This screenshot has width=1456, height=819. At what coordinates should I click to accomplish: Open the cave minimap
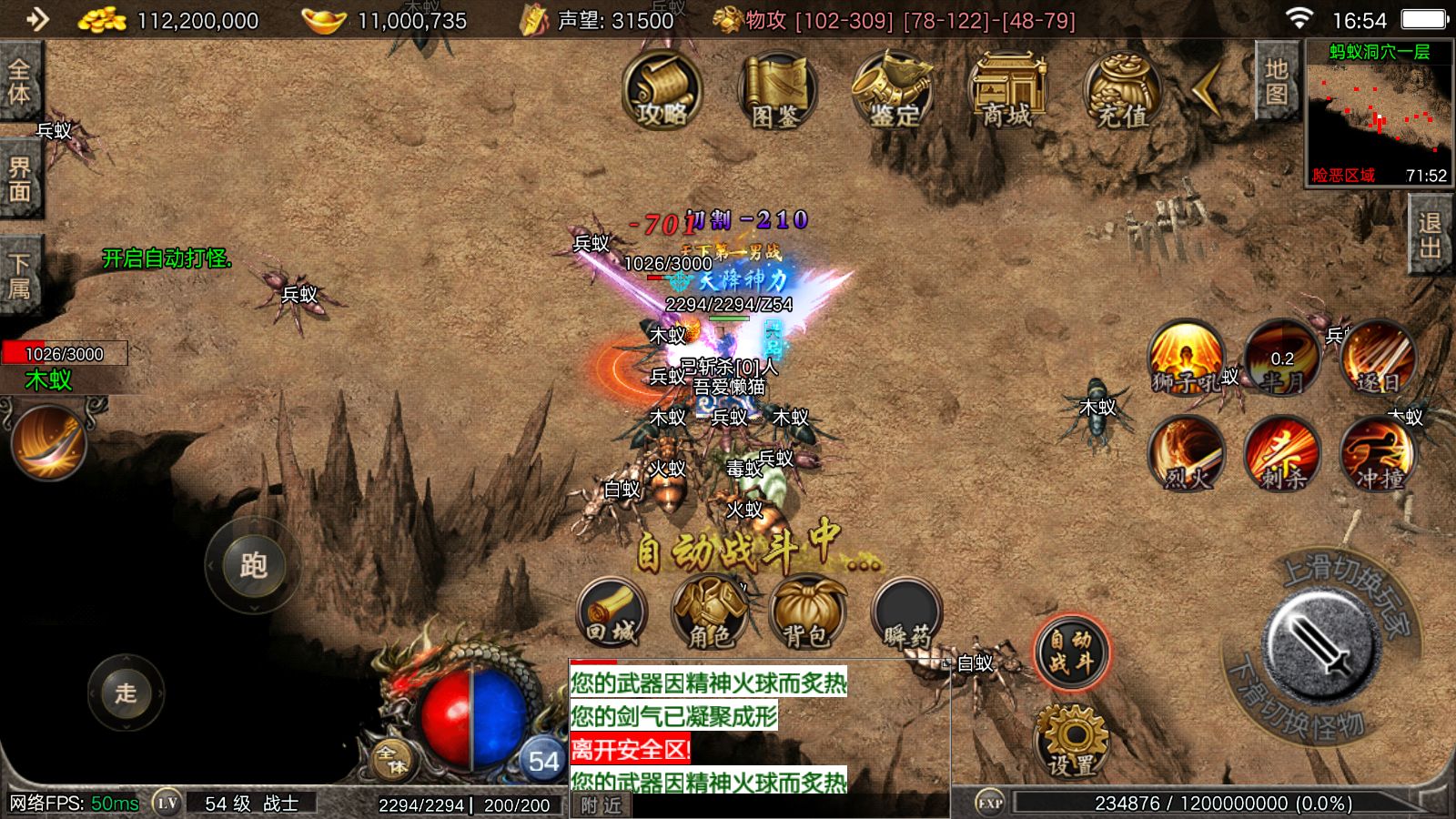coord(1380,114)
